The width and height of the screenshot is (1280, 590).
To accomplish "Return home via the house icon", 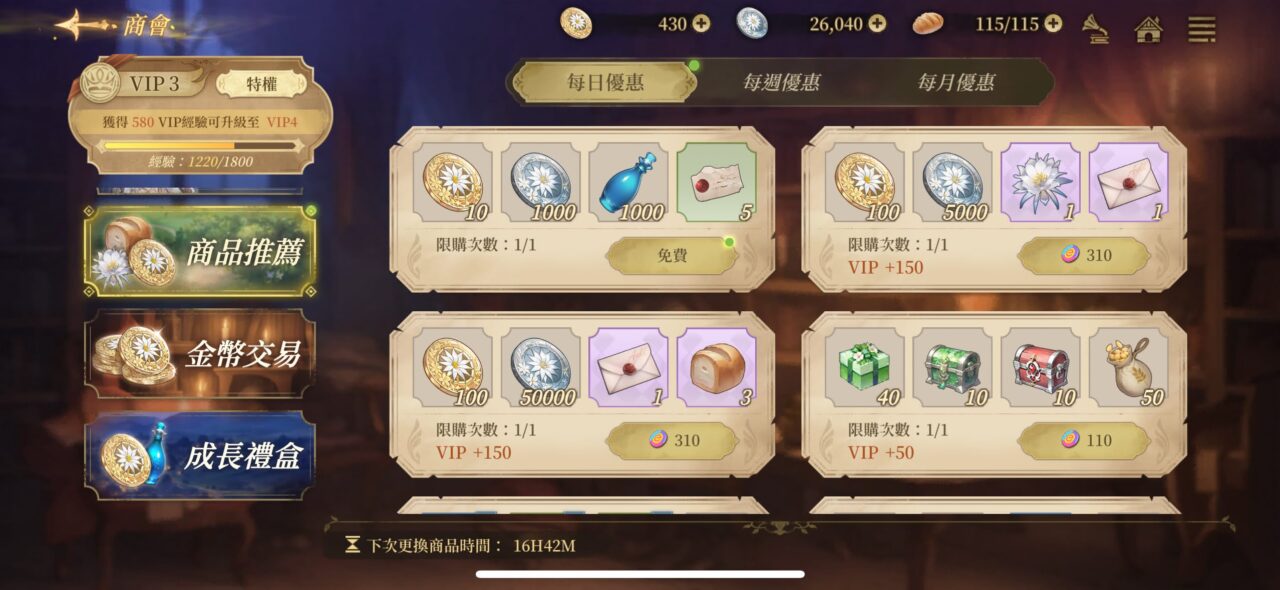I will (1149, 29).
